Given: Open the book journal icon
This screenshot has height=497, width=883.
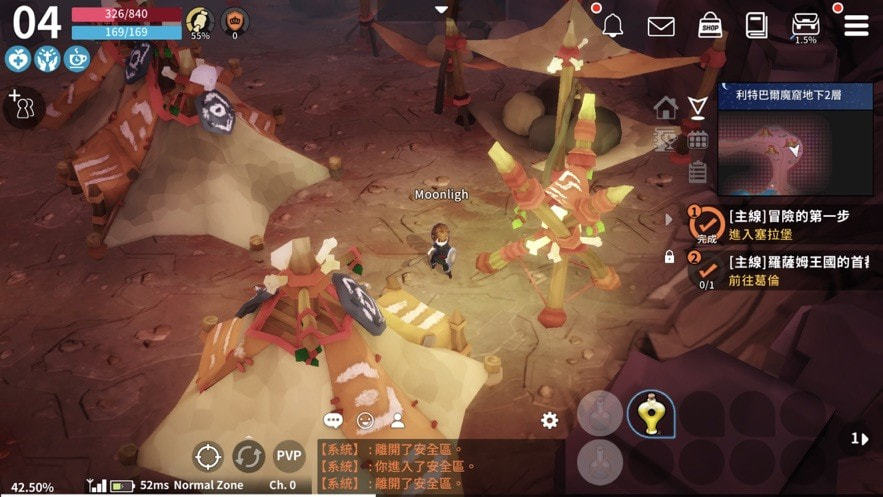Looking at the screenshot, I should tap(757, 25).
